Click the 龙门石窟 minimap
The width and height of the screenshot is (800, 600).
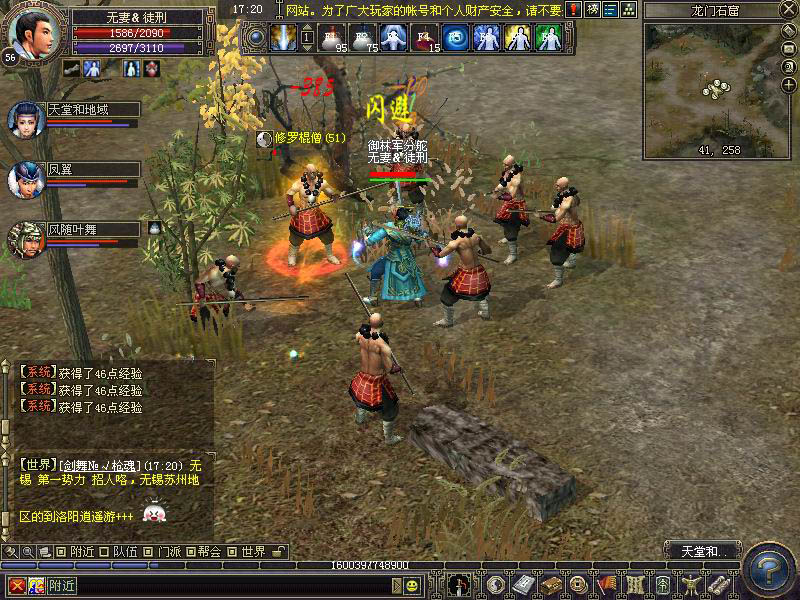[712, 88]
